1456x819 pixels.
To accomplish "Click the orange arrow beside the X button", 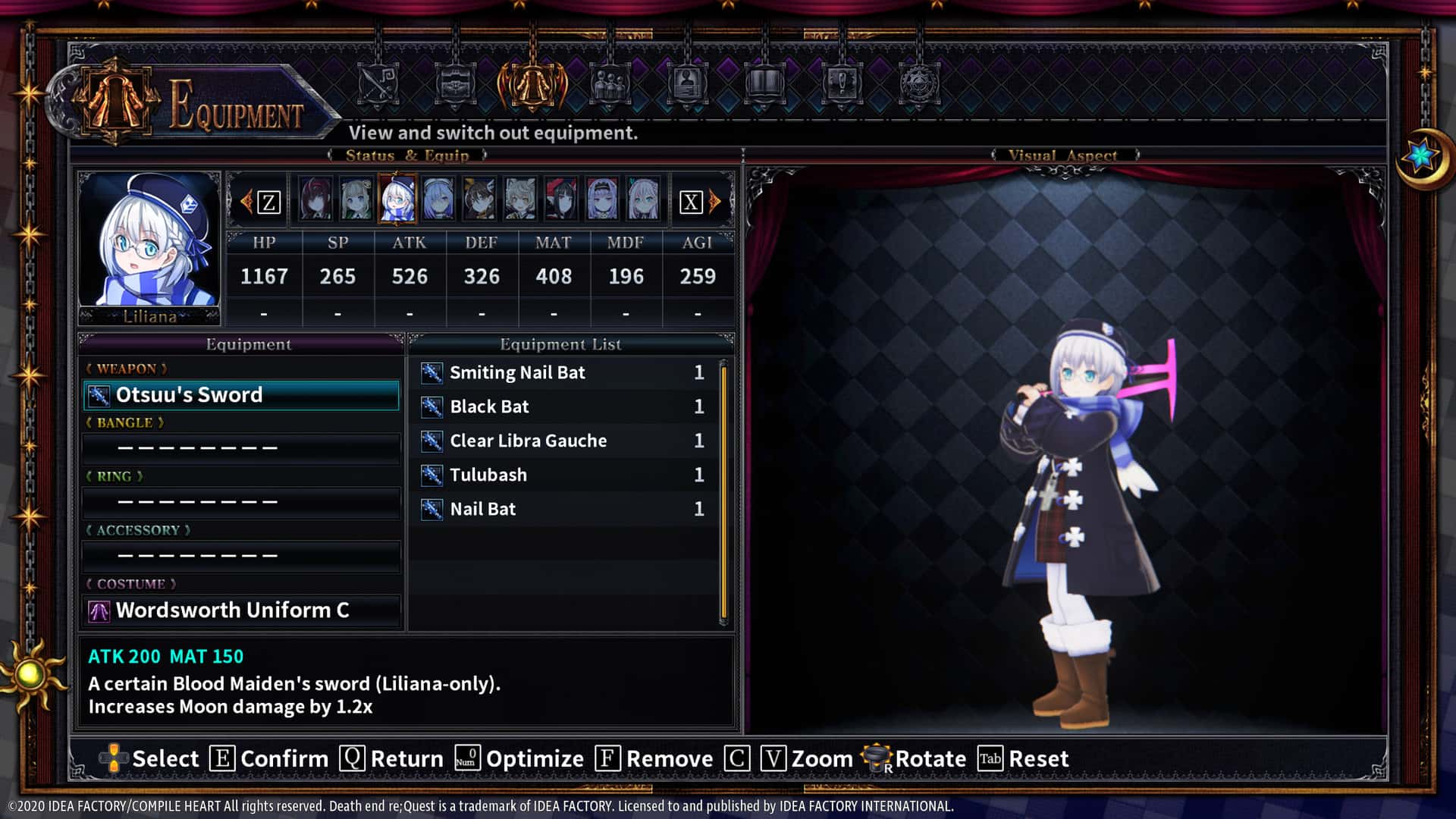I will (714, 201).
